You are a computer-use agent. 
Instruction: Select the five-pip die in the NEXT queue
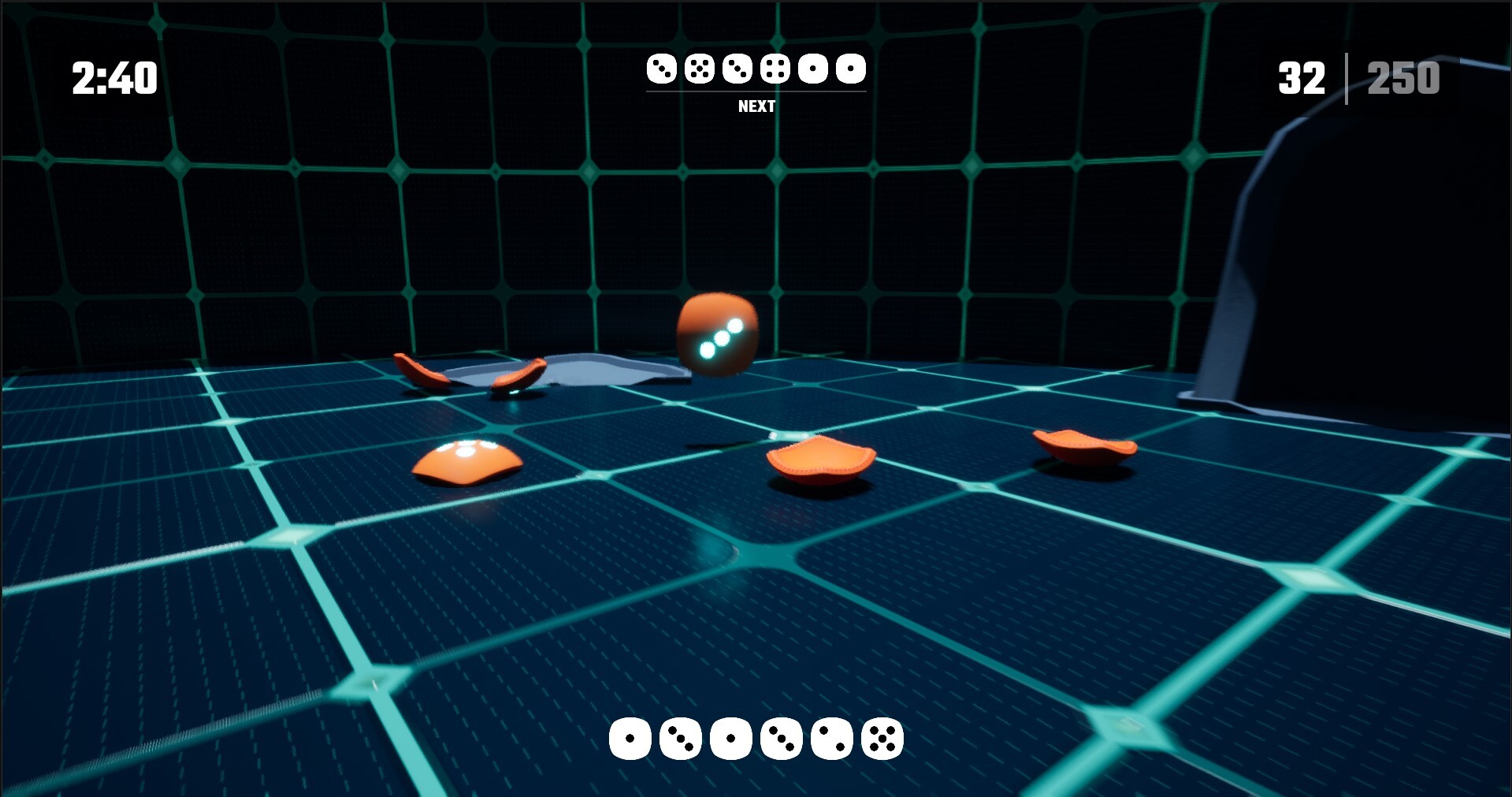pyautogui.click(x=699, y=69)
